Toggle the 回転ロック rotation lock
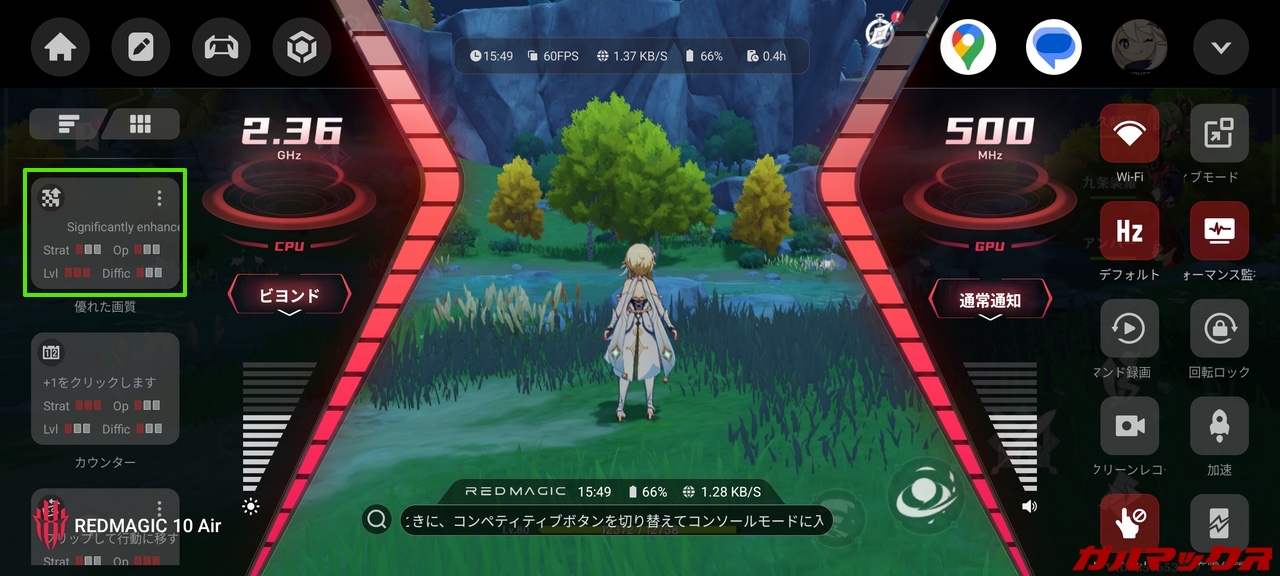This screenshot has height=576, width=1280. coord(1219,329)
